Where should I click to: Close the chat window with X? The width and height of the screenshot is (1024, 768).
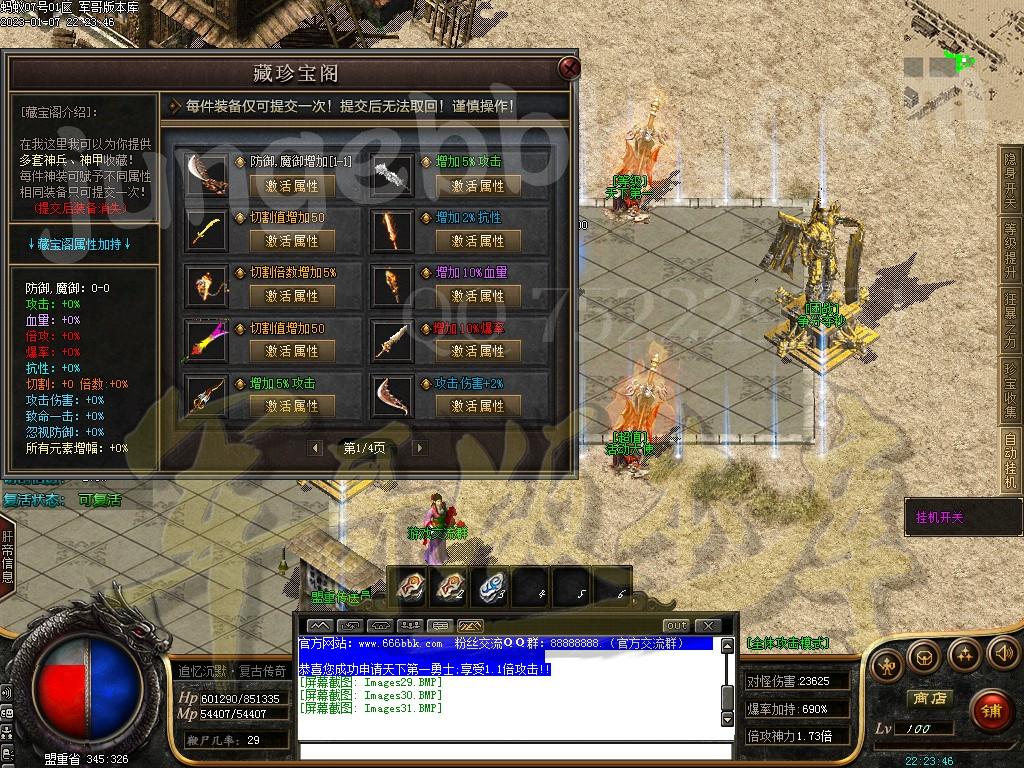(x=707, y=626)
